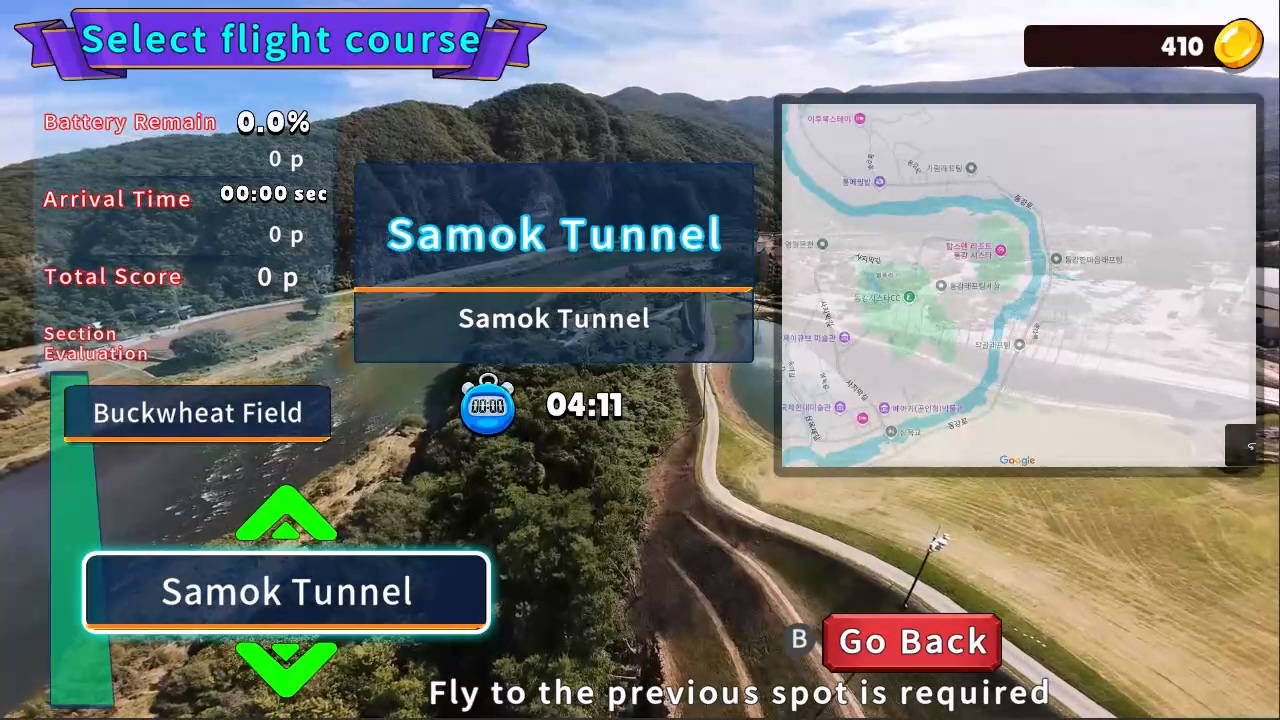Click the Google logo on the minimap
The width and height of the screenshot is (1280, 720).
pyautogui.click(x=1017, y=460)
